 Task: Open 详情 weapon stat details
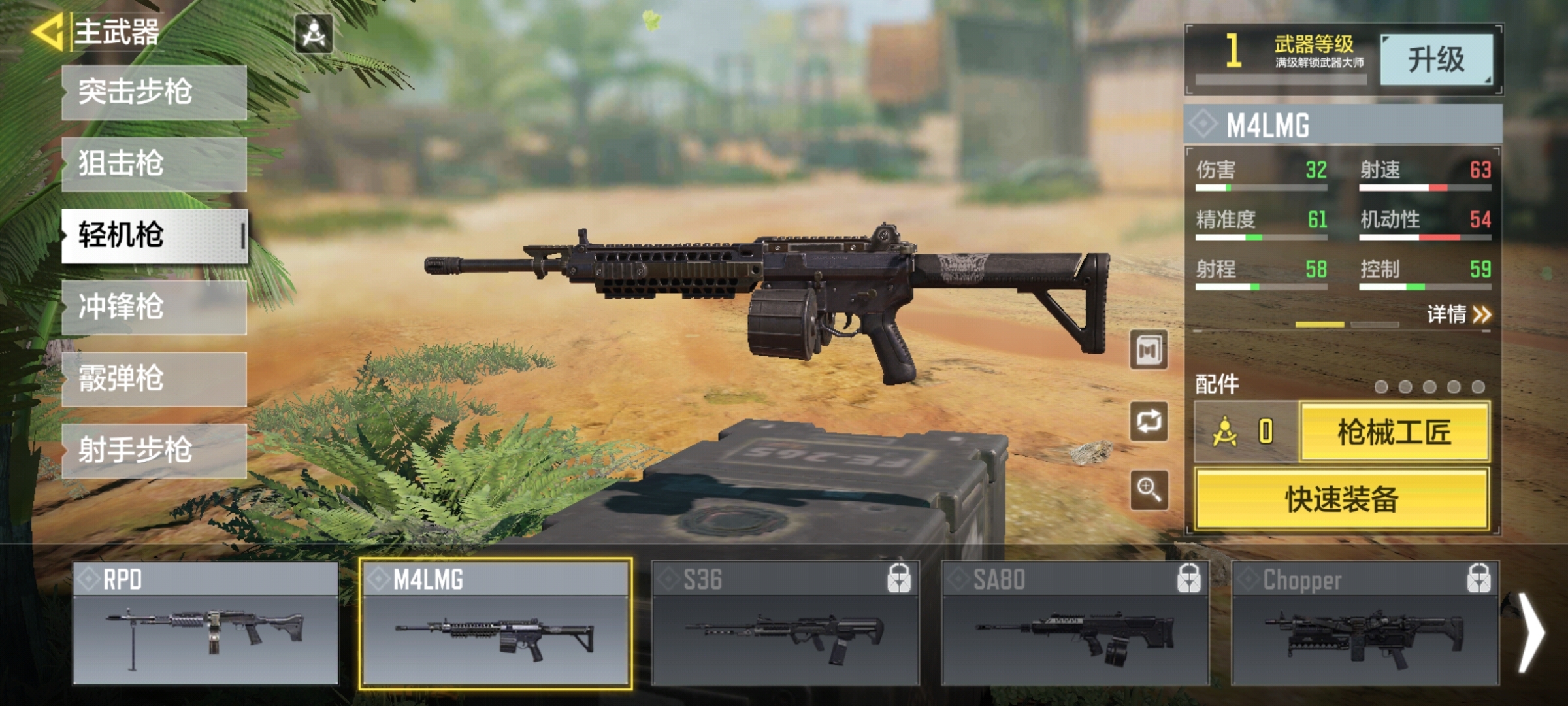(1458, 315)
